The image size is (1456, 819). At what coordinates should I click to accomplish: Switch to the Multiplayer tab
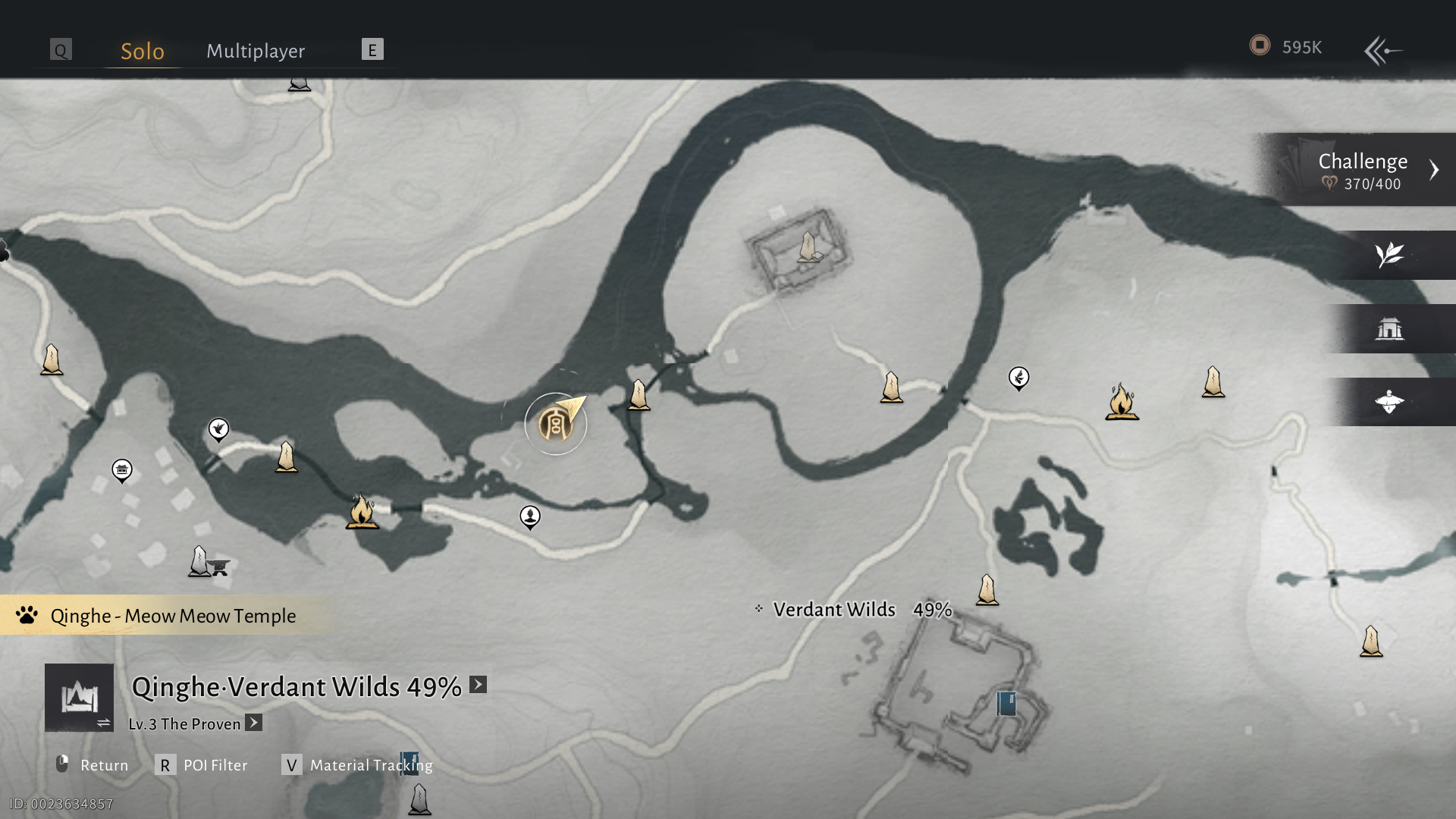[256, 51]
